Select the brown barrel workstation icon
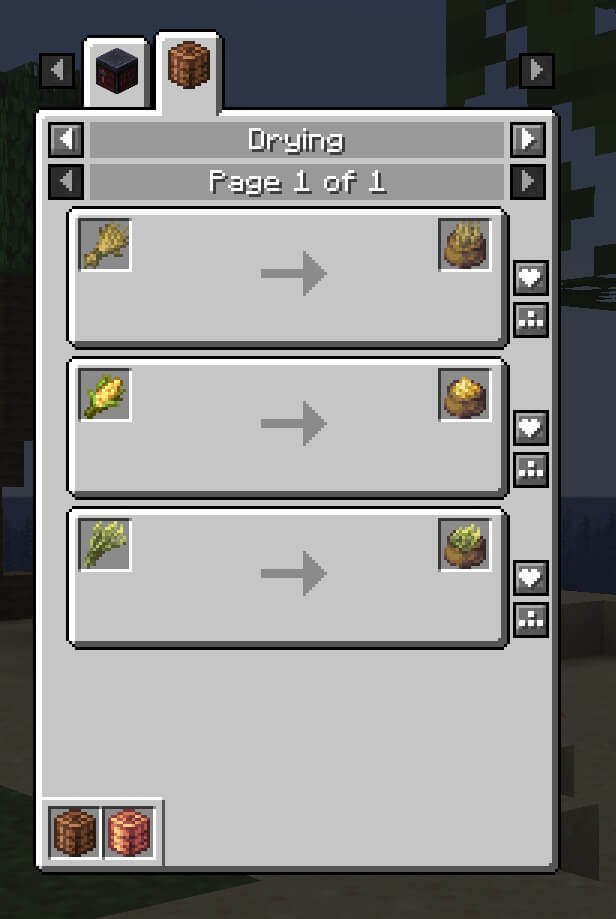Screen dimensions: 616x919 (x=75, y=832)
